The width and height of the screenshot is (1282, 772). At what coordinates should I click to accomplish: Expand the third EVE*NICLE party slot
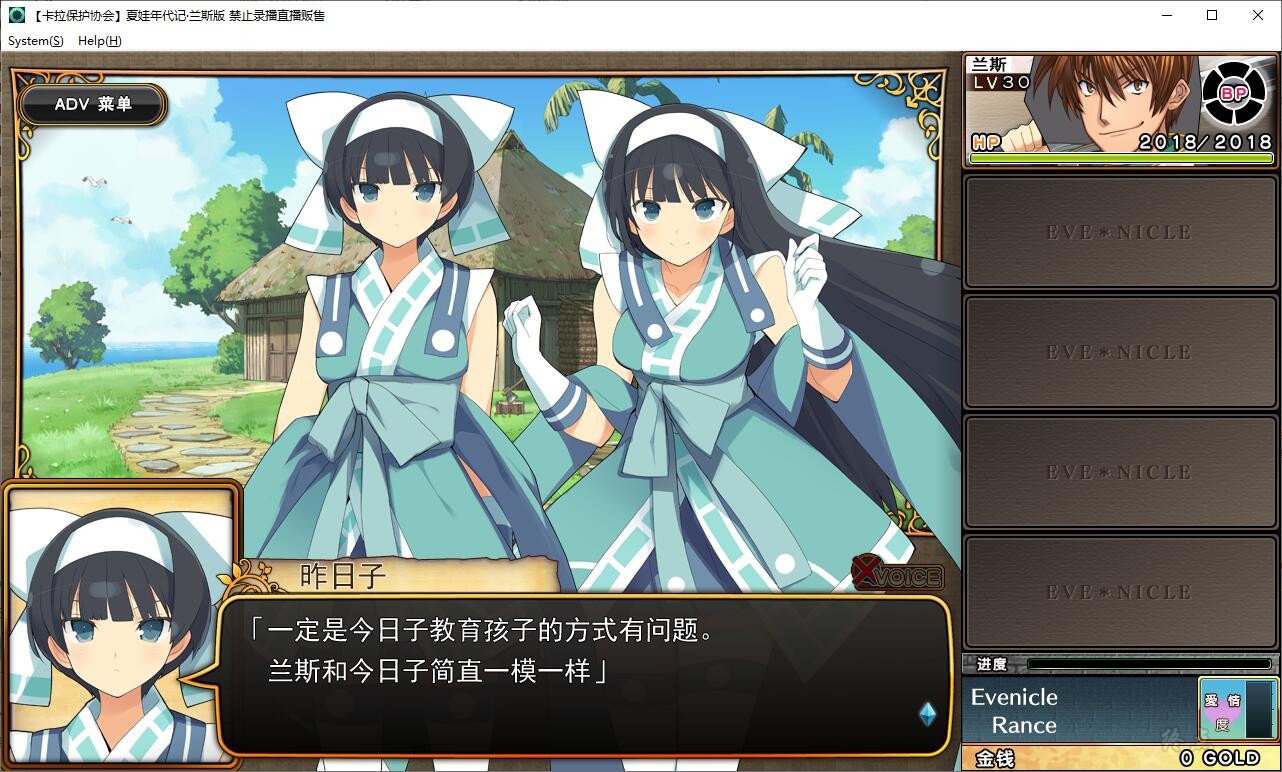coord(1120,471)
